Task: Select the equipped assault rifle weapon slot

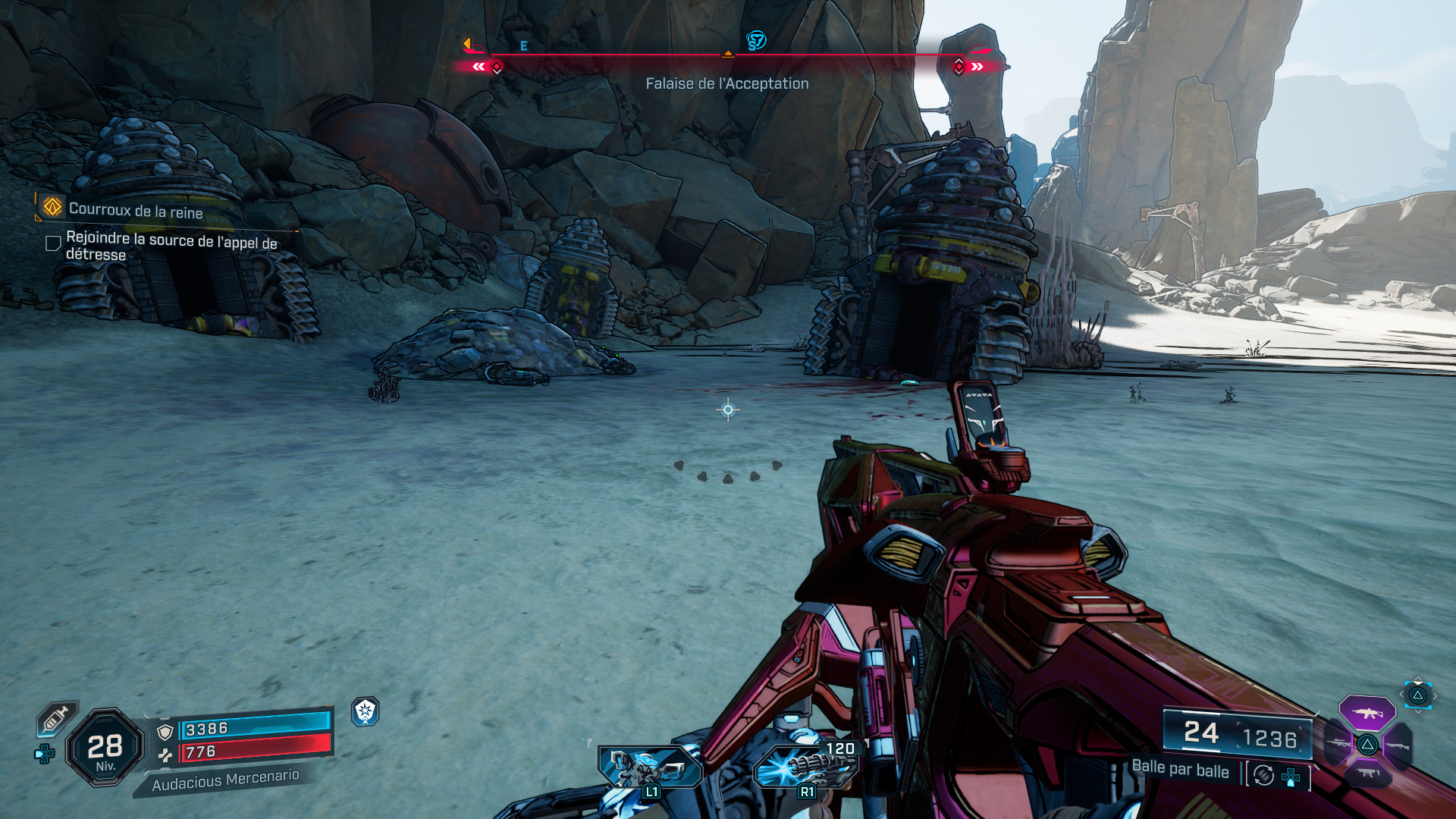Action: pos(1367,713)
